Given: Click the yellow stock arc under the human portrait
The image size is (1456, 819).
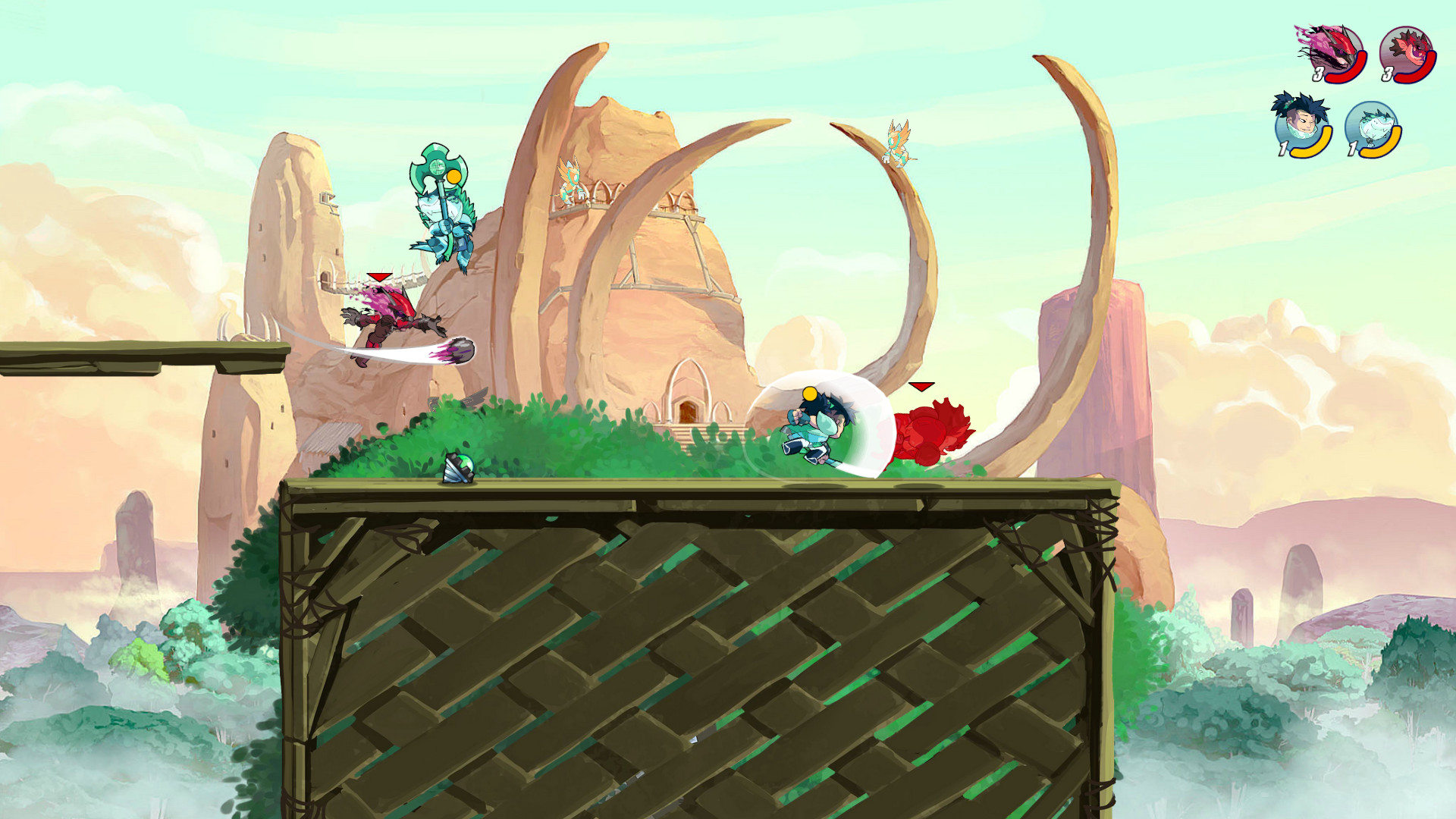Looking at the screenshot, I should click(x=1308, y=151).
